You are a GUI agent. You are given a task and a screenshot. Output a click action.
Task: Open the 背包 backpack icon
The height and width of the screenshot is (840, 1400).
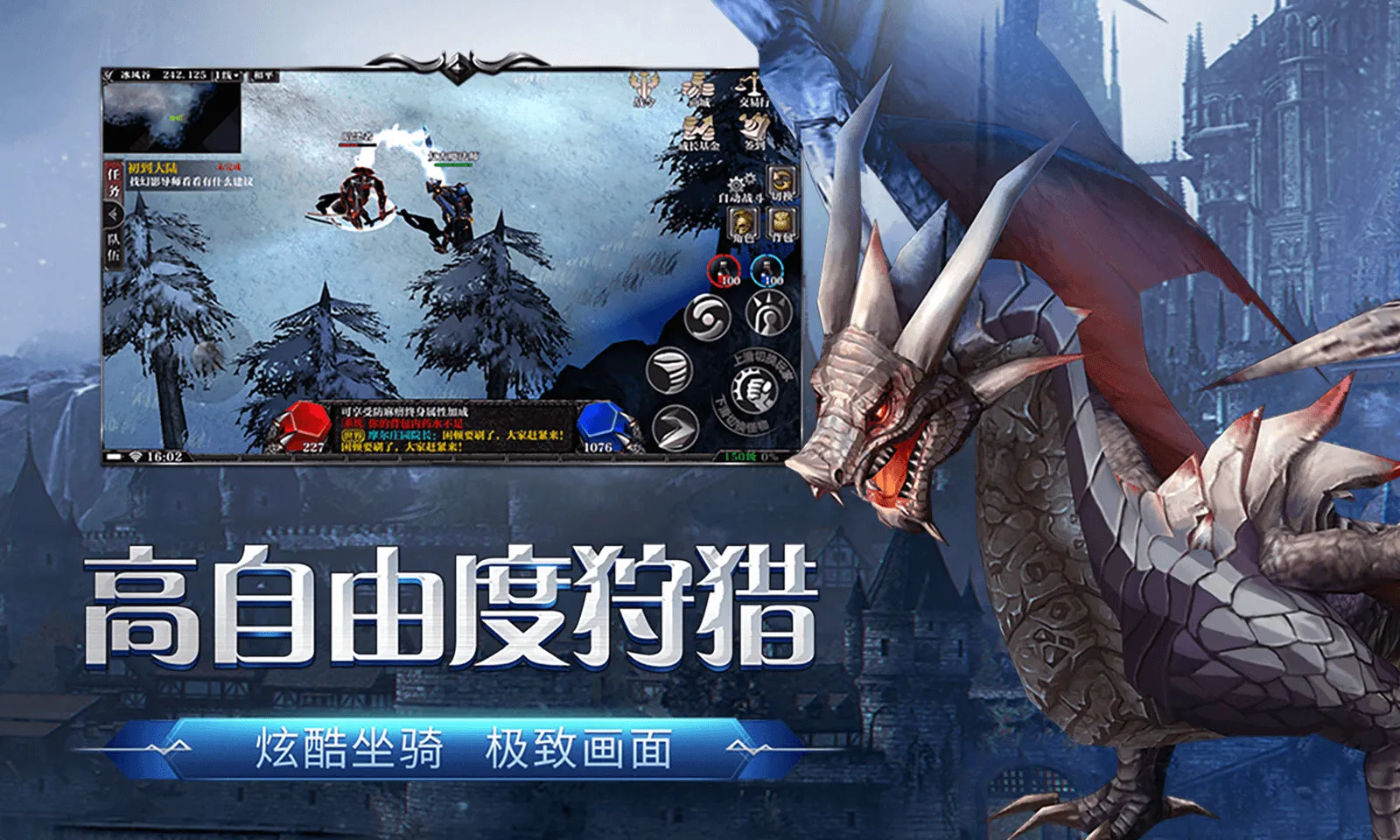[x=780, y=222]
